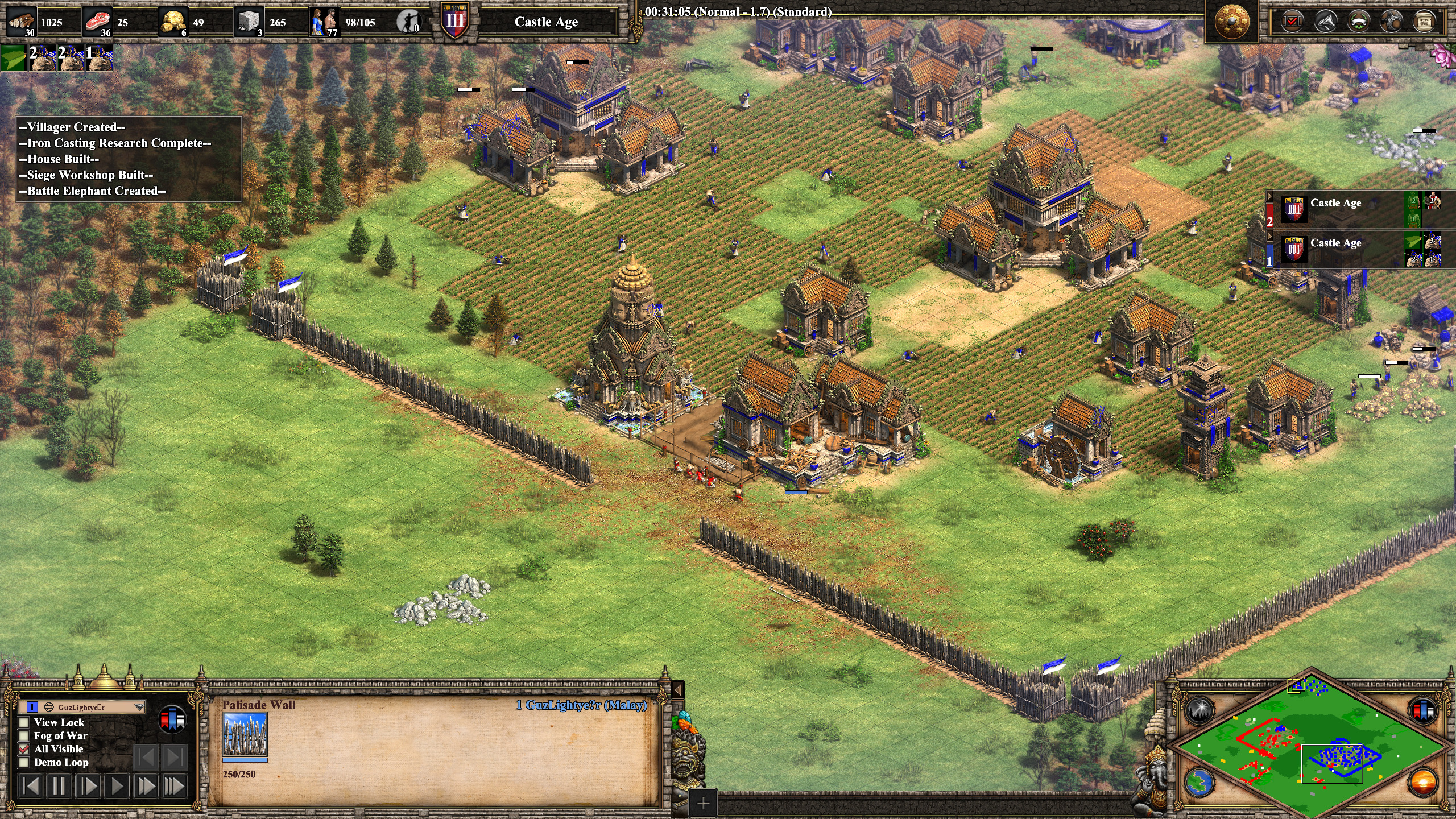Enable the Fog of War checkbox
1456x819 pixels.
pyautogui.click(x=24, y=736)
